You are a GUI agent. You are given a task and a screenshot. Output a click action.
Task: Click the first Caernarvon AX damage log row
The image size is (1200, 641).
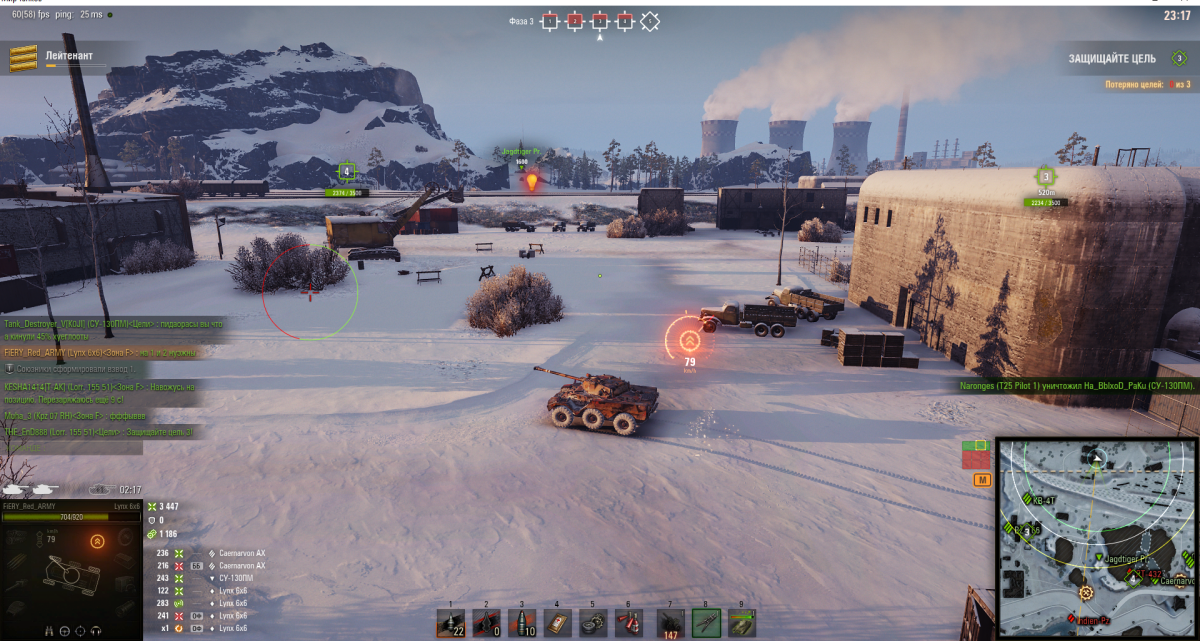tap(210, 553)
